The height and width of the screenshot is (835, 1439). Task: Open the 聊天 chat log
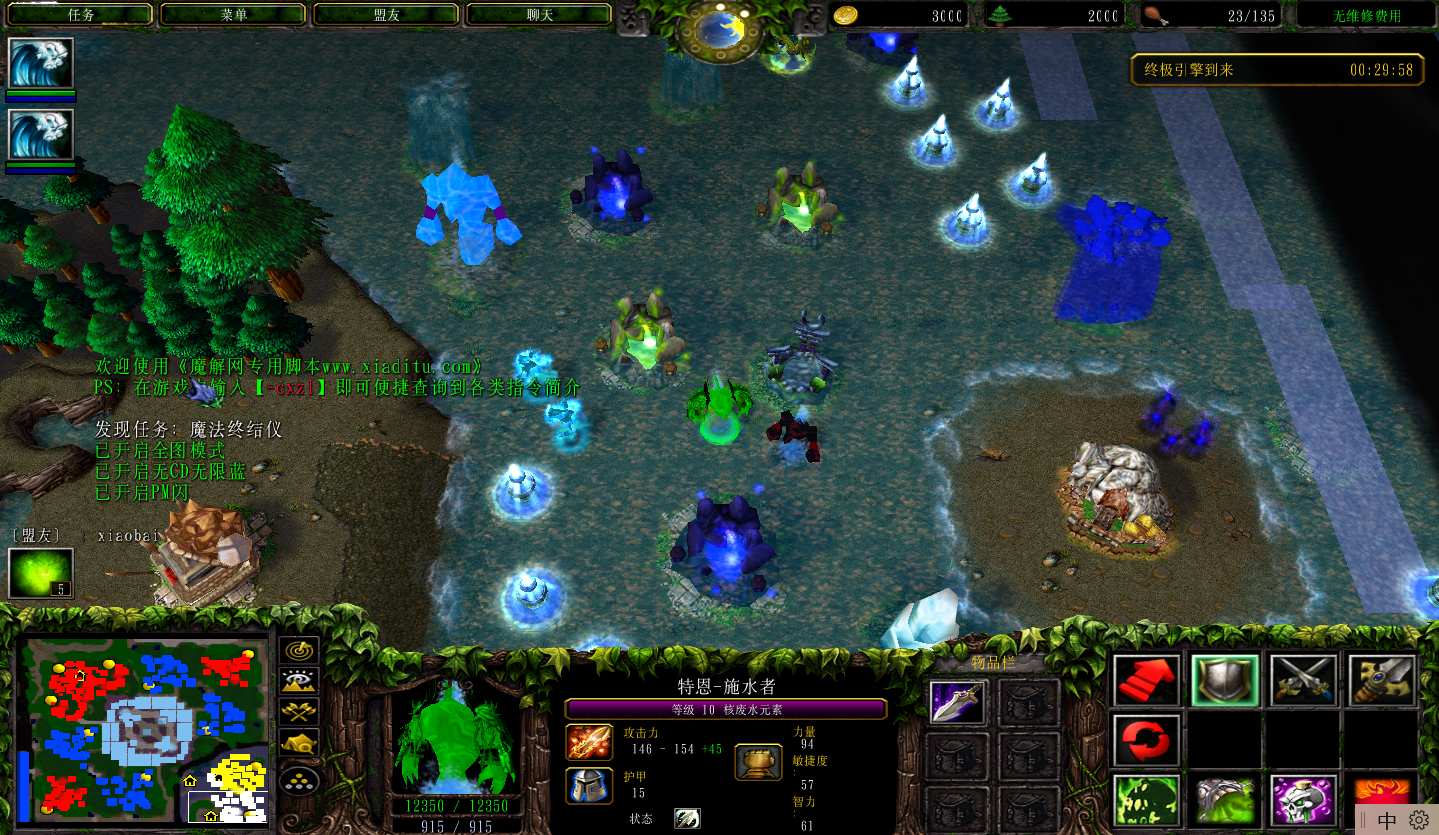point(539,15)
